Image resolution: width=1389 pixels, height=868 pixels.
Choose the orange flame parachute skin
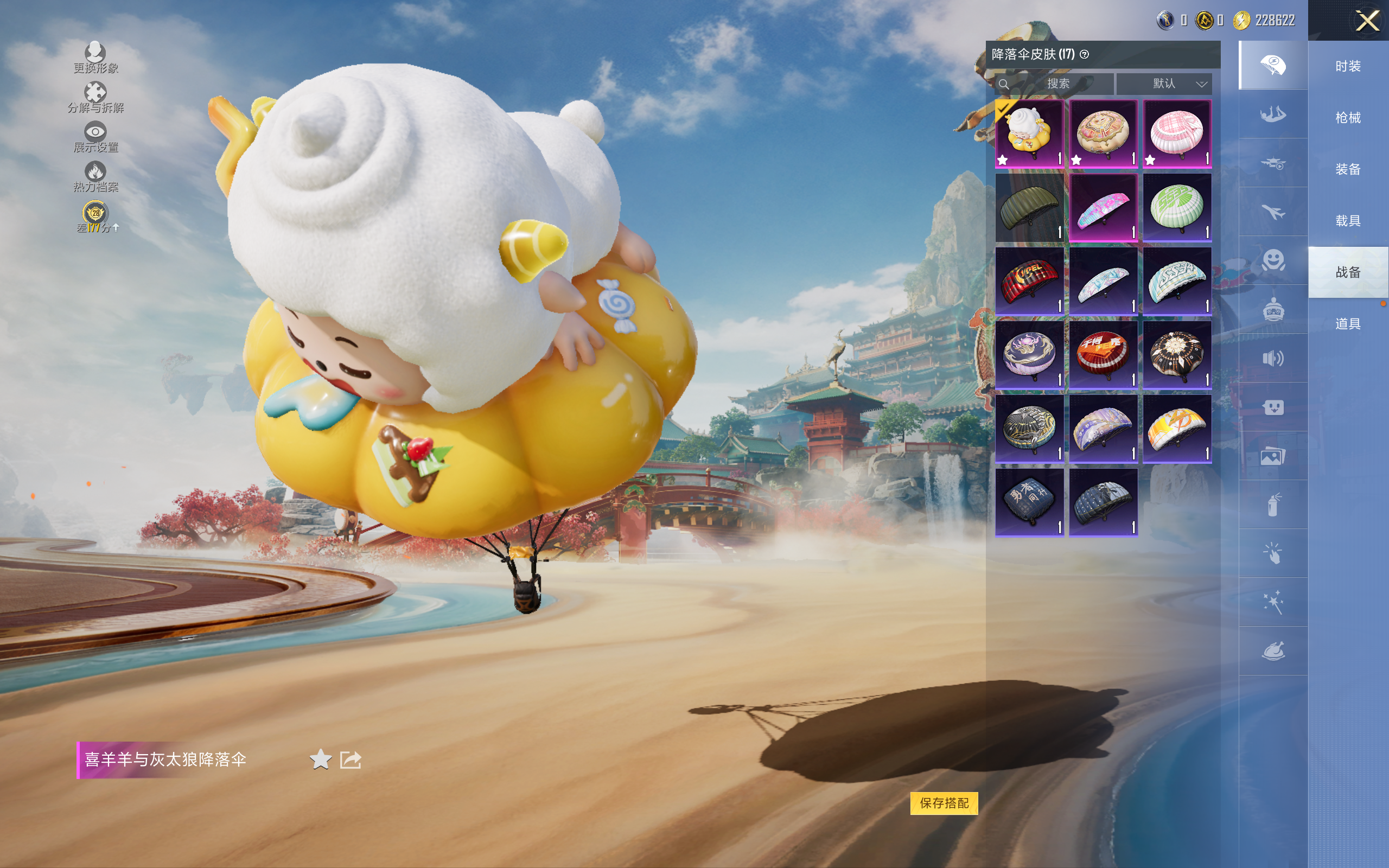(1177, 429)
